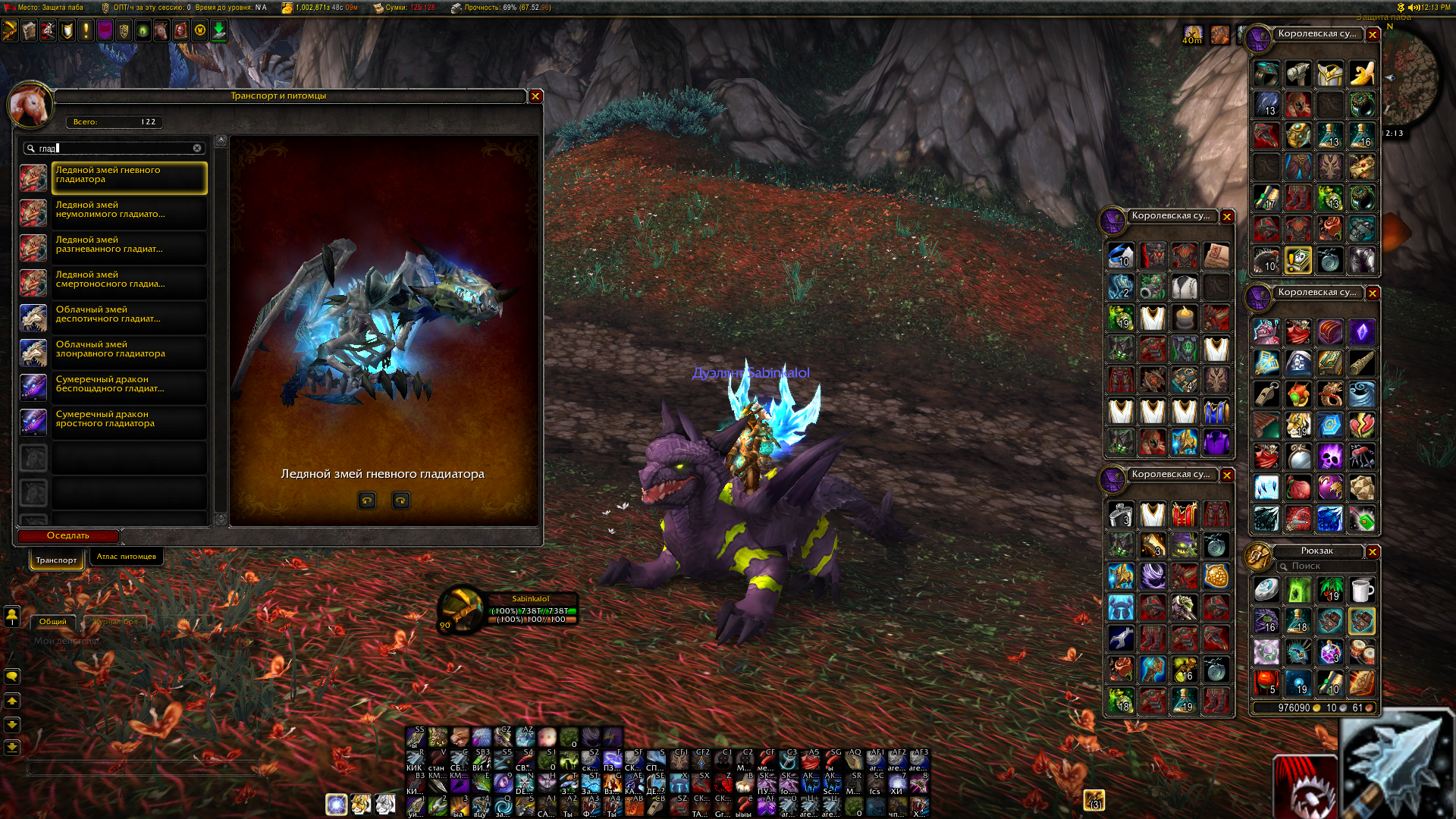Close the Транспорт и питомцы window
The width and height of the screenshot is (1456, 819).
535,96
